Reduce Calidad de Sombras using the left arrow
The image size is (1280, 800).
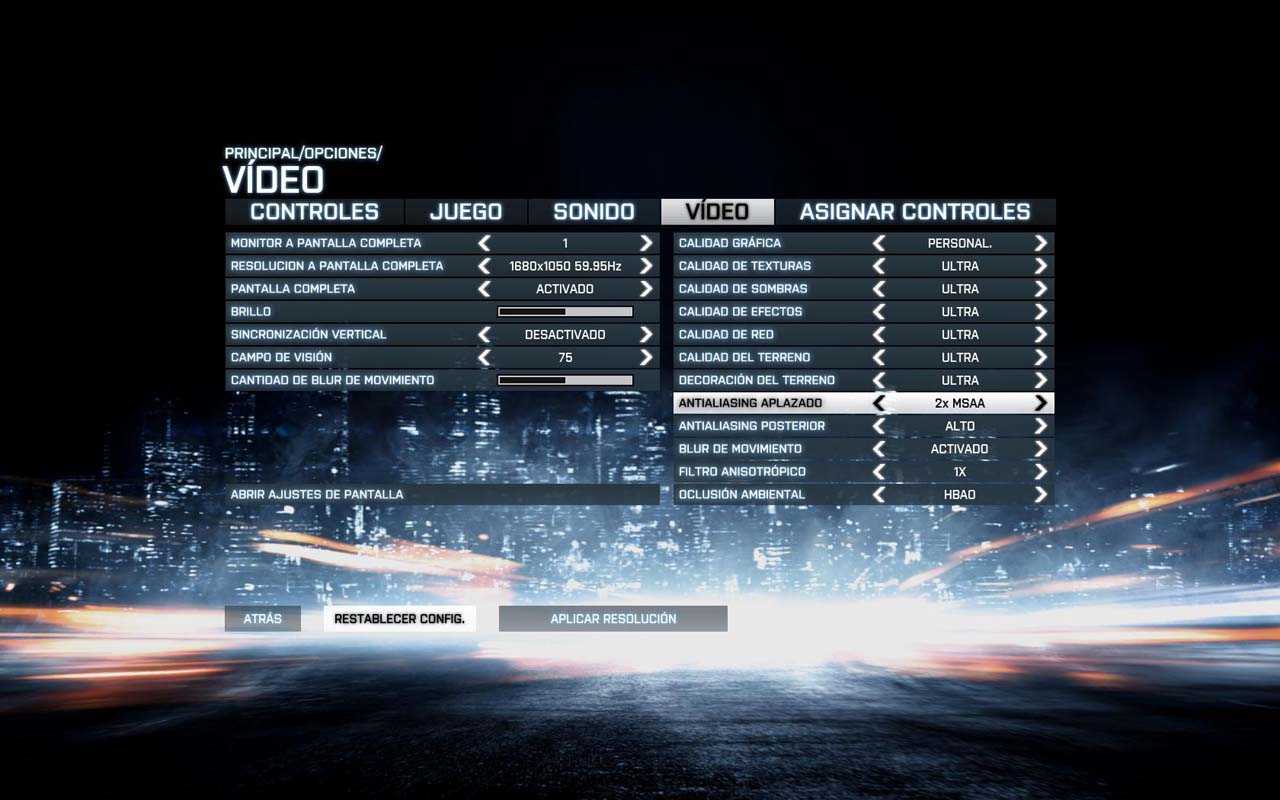[880, 288]
